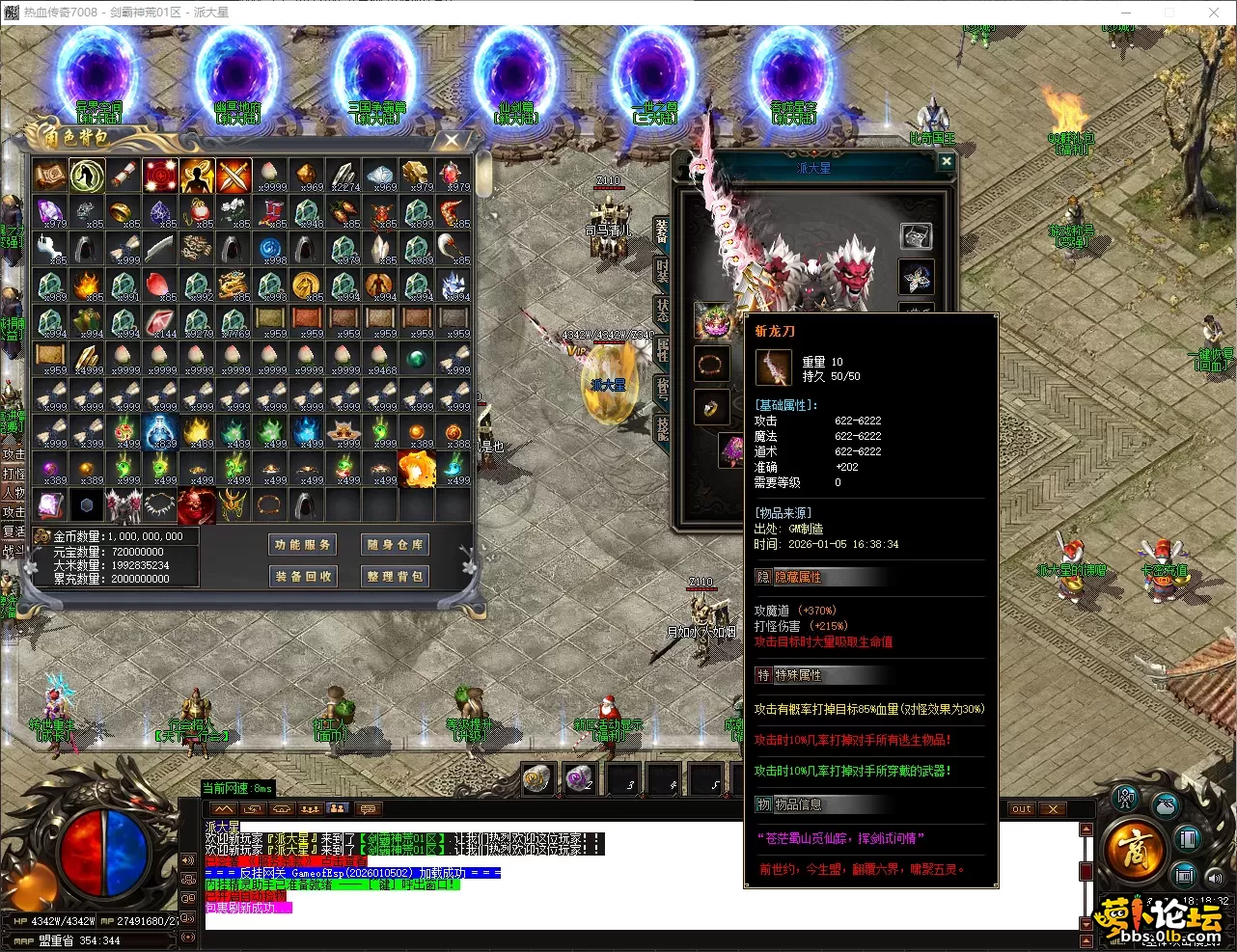Viewport: 1237px width, 952px height.
Task: Select the blue potion bottle item
Action: pos(161,431)
